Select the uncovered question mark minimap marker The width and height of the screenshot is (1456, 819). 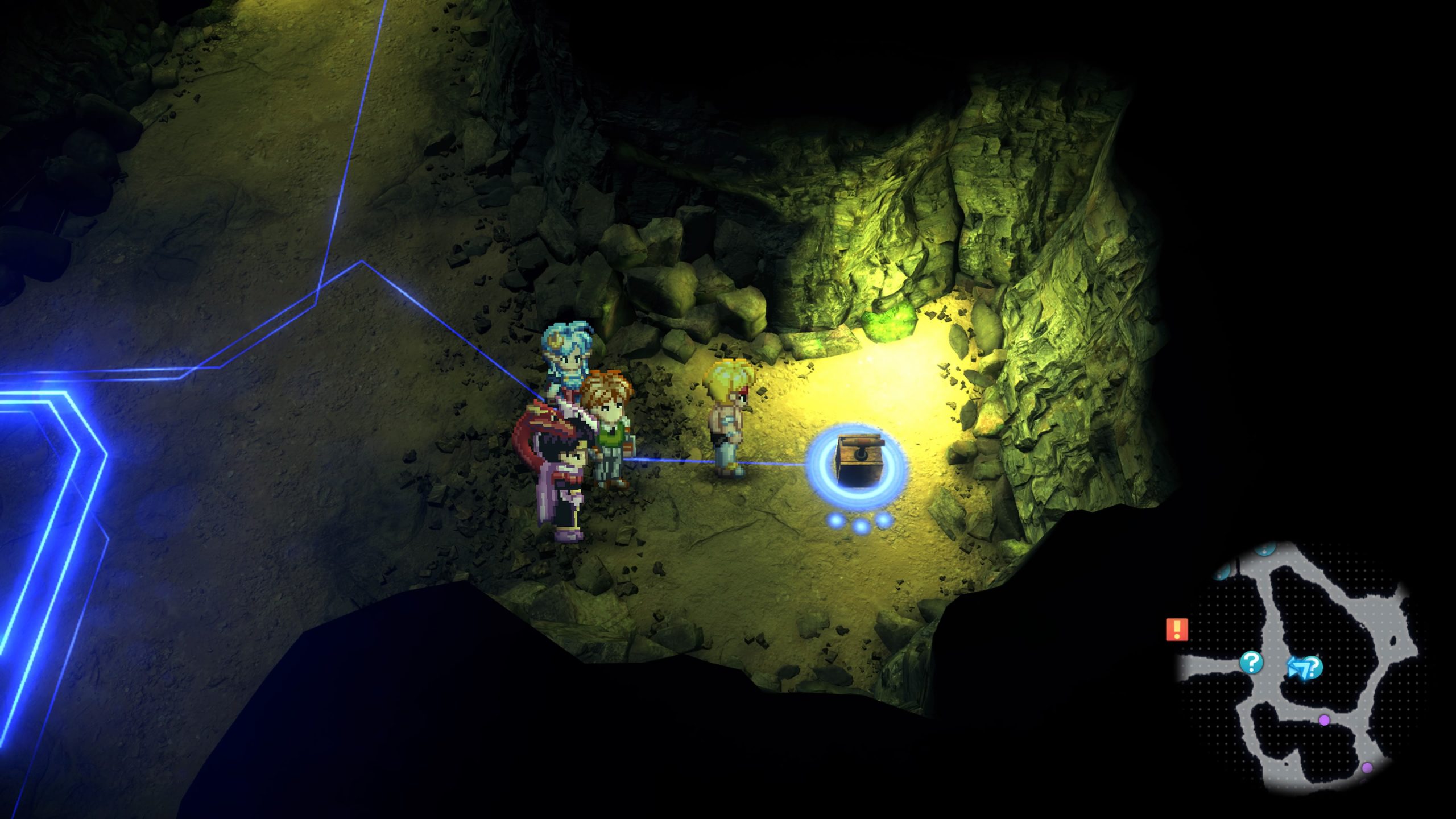[x=1251, y=663]
